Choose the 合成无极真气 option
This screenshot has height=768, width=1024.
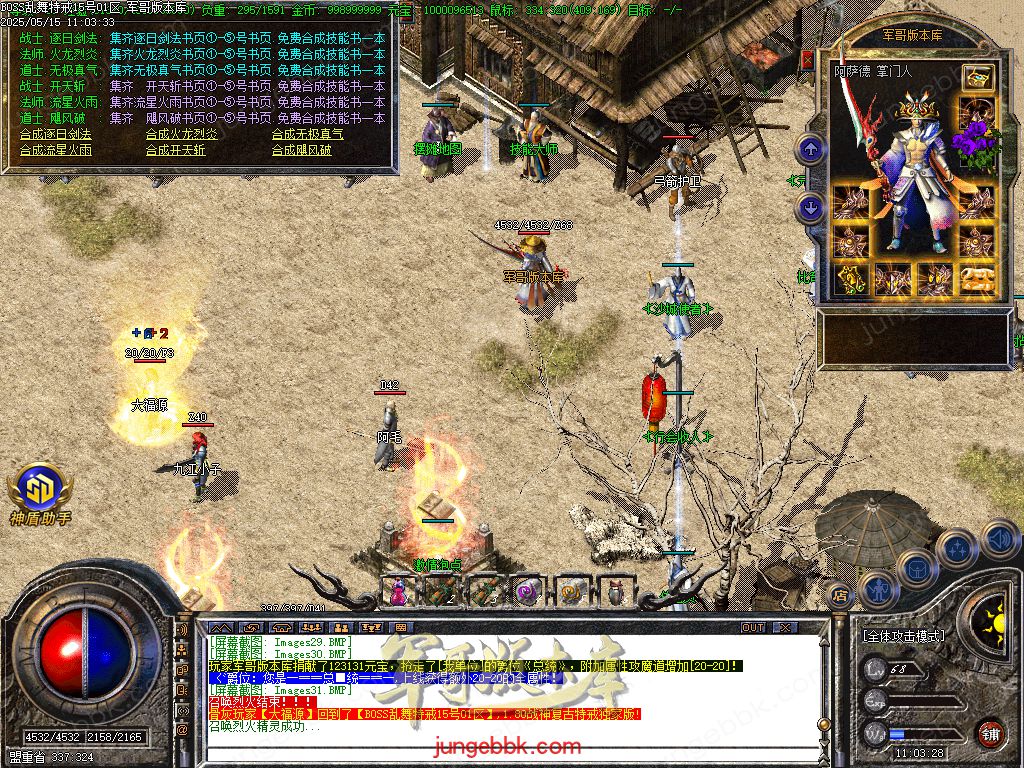point(307,134)
